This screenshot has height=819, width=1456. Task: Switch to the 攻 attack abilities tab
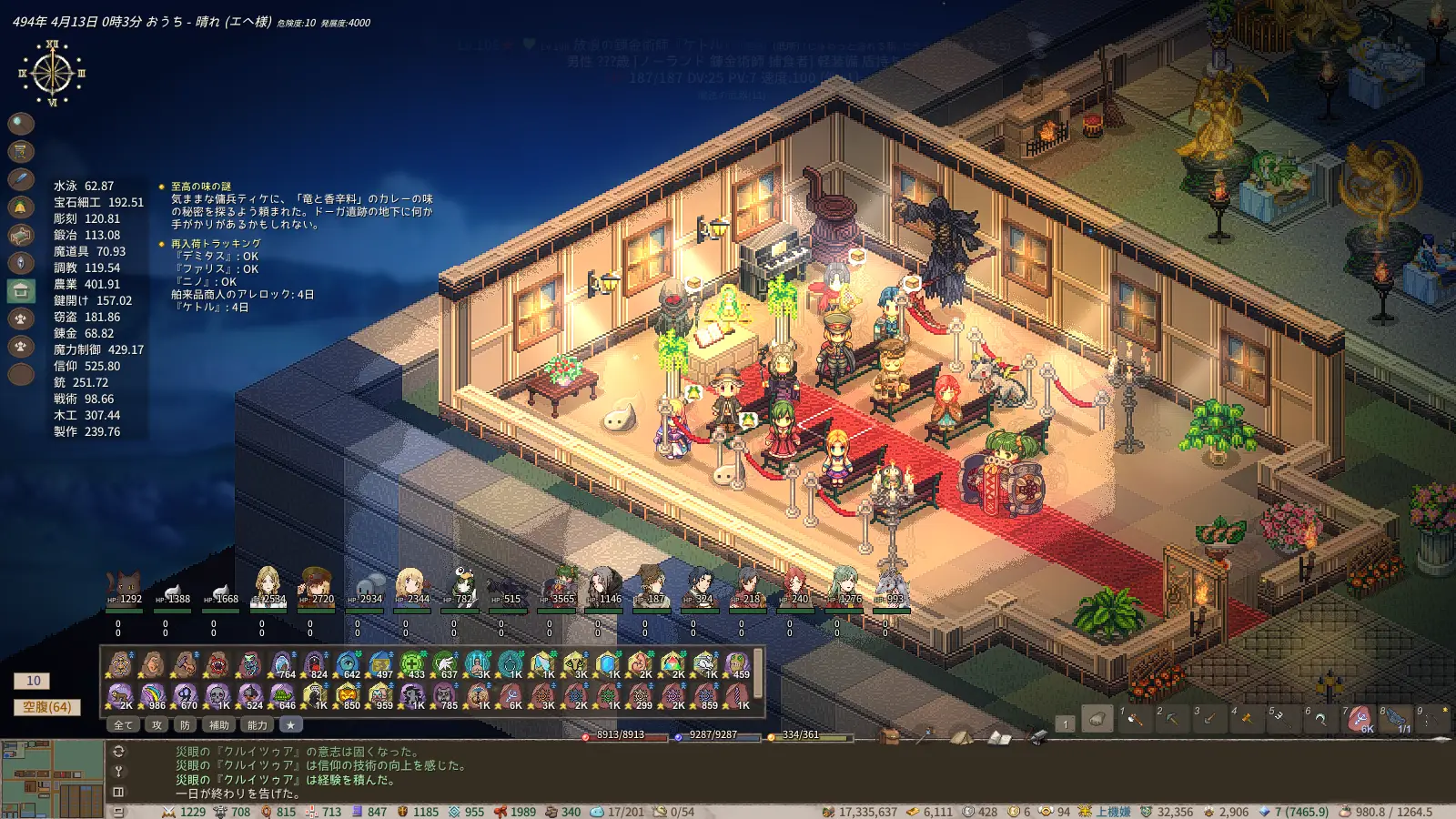point(157,725)
